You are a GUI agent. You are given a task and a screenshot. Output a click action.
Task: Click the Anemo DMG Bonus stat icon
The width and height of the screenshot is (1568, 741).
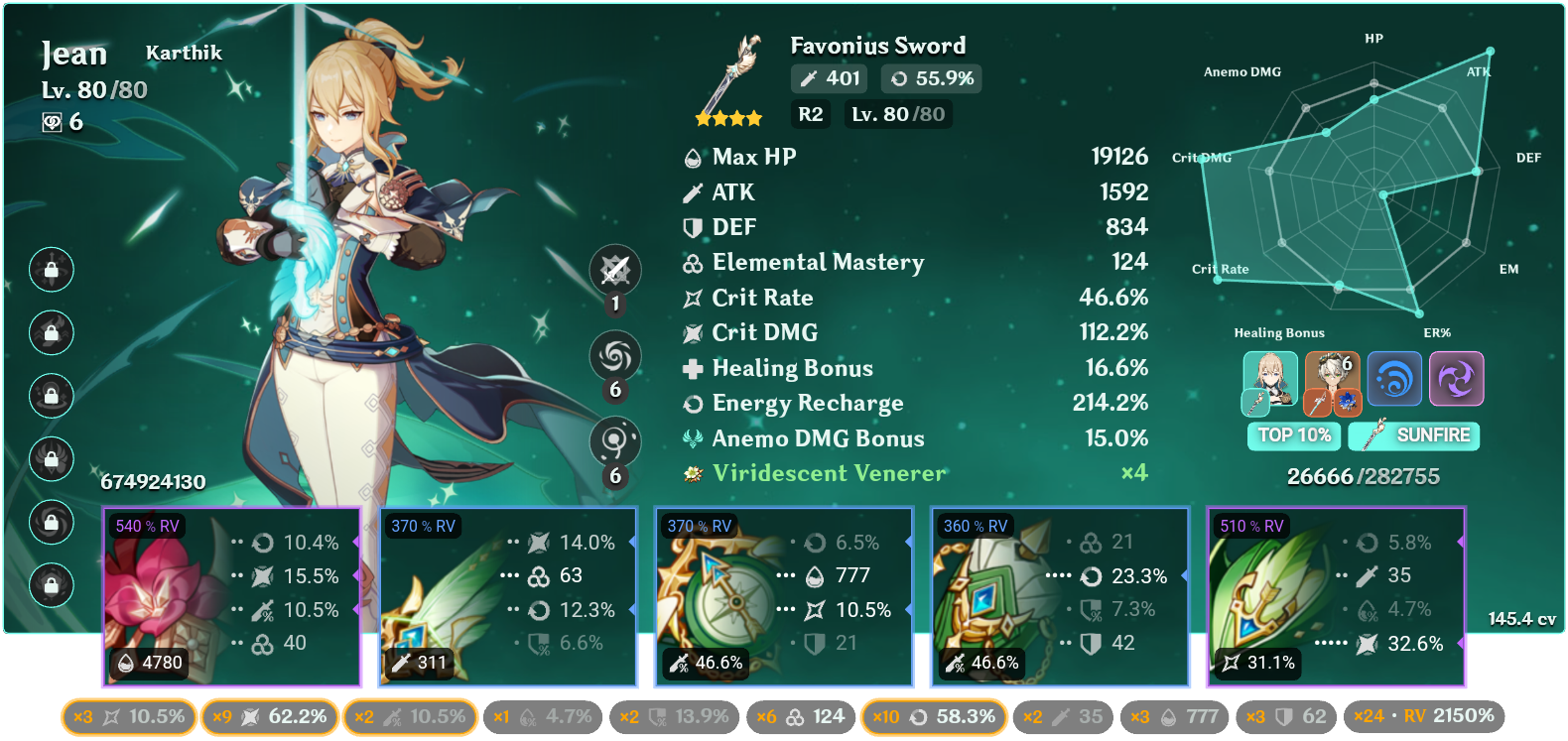(x=692, y=437)
